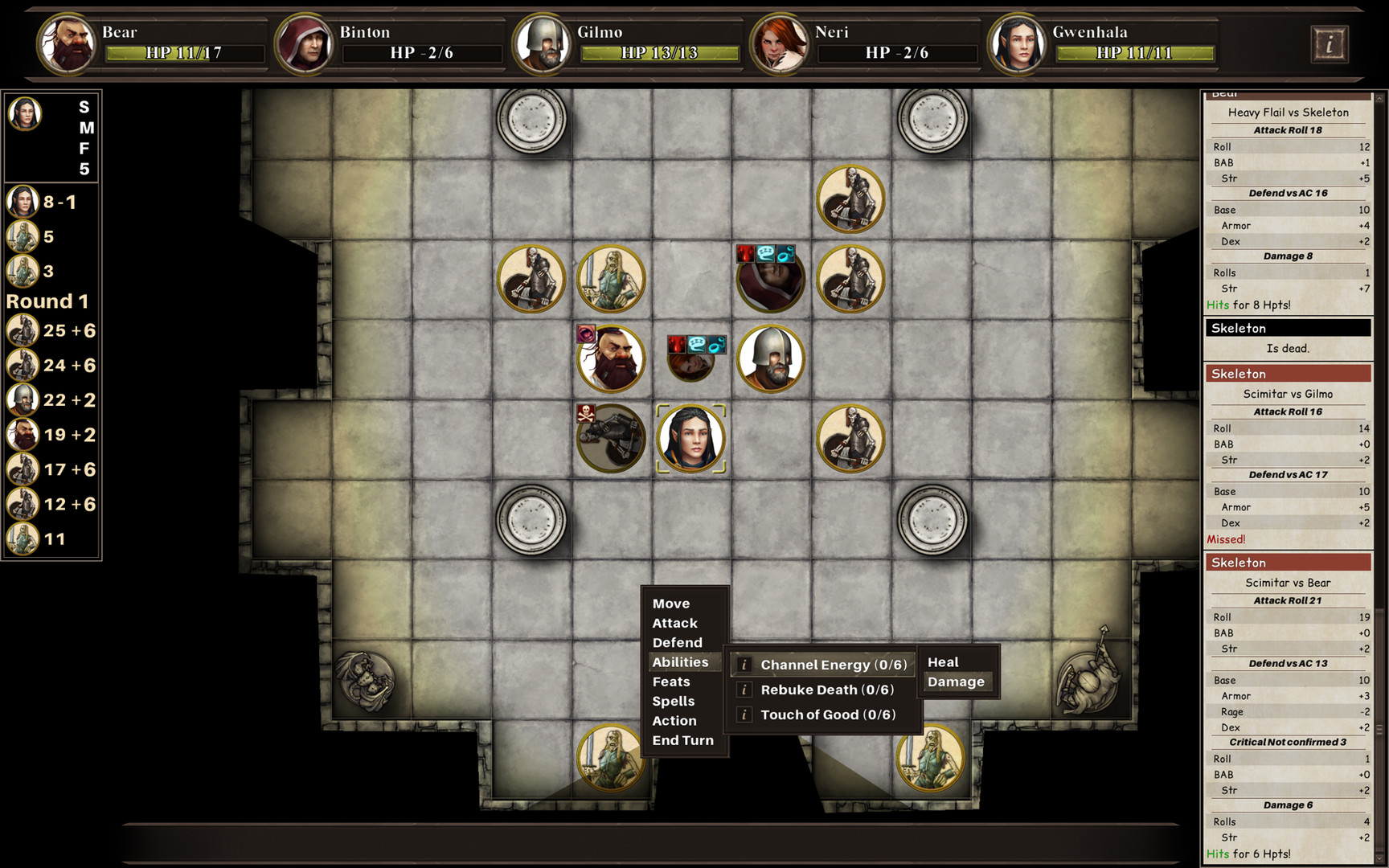The image size is (1389, 868).
Task: Select End Turn from the action menu
Action: [682, 740]
